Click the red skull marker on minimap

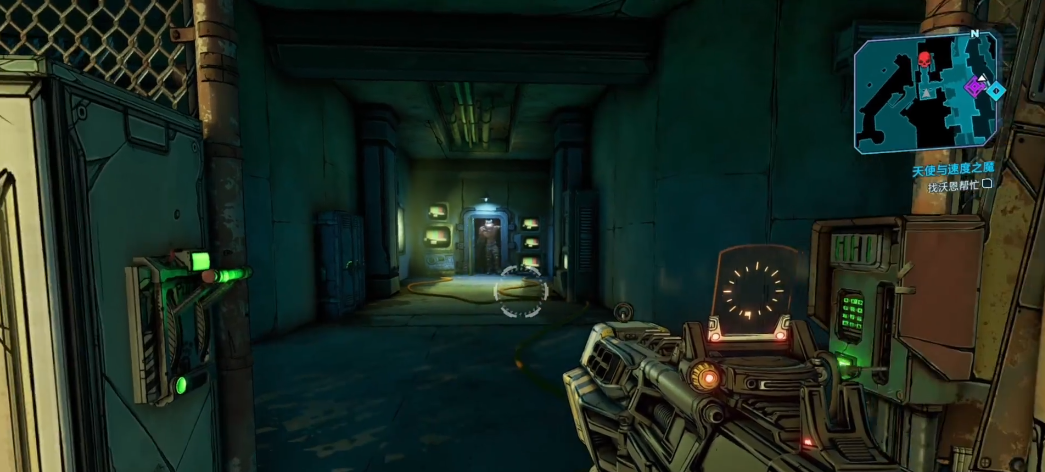point(924,60)
